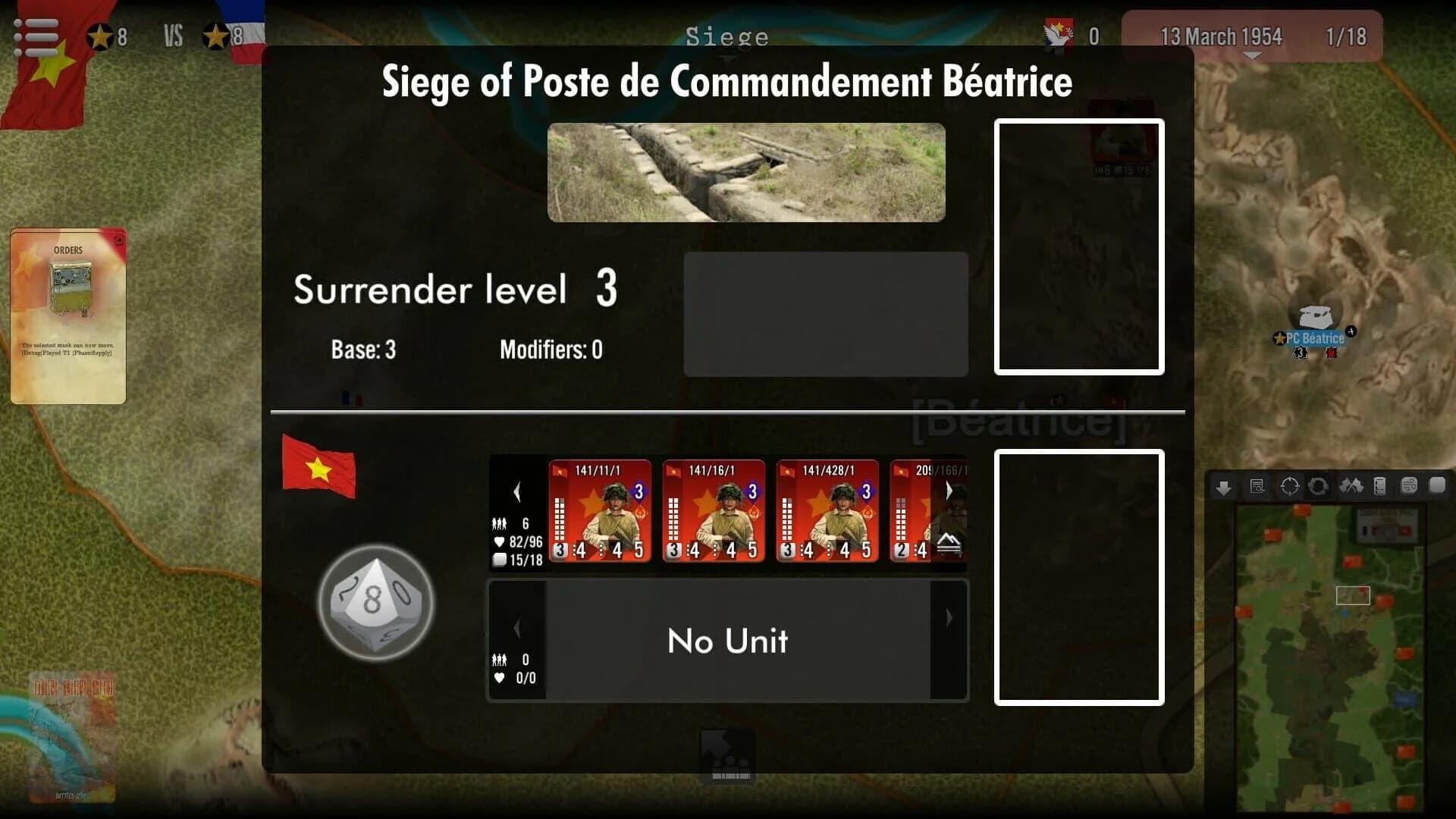Click the crosshair centering icon on minimap toolbar

tap(1288, 486)
